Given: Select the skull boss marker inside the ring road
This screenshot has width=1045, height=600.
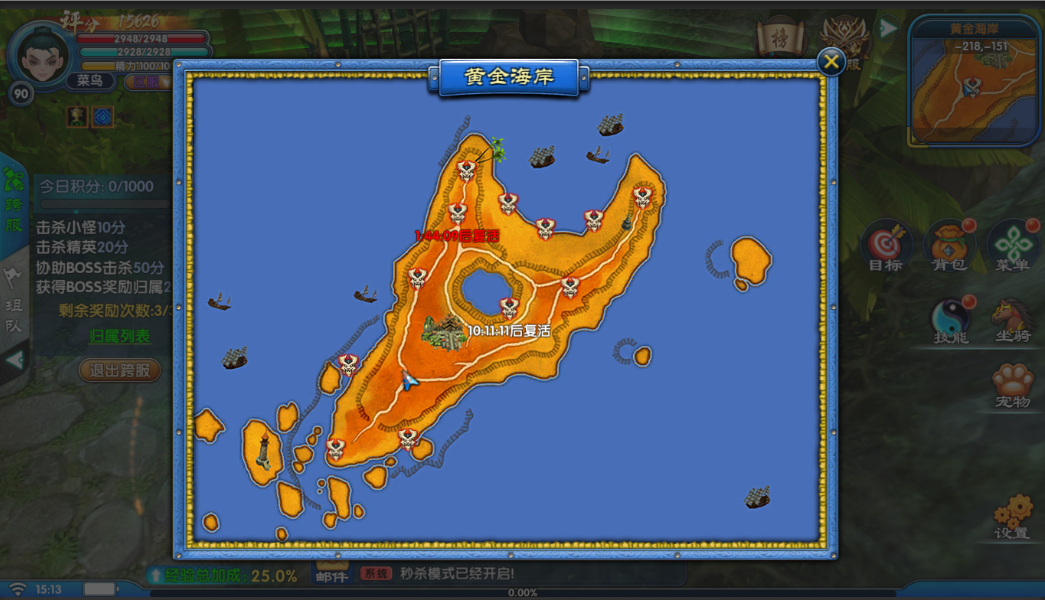Looking at the screenshot, I should [x=509, y=307].
